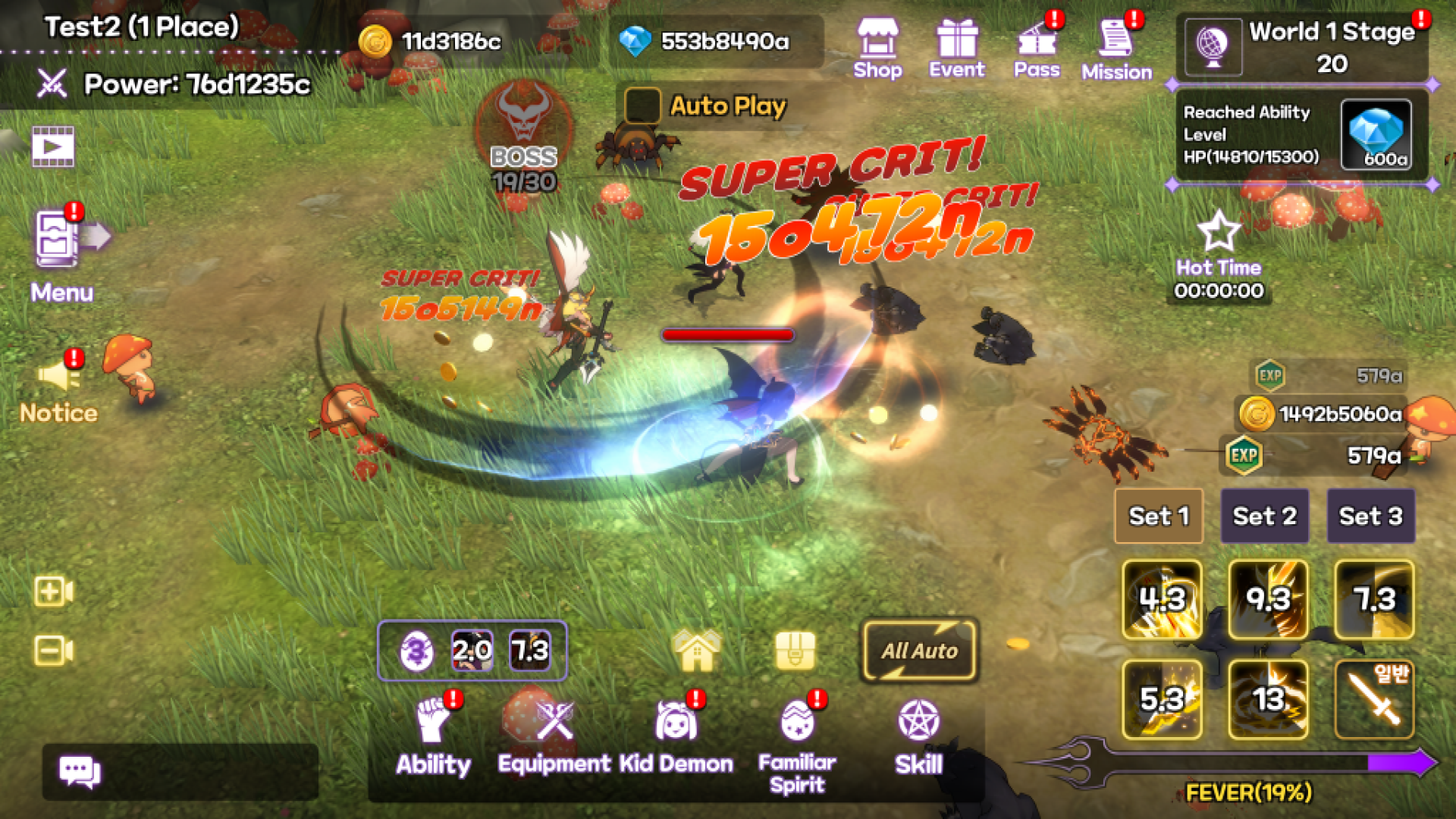Open the Event panel
The width and height of the screenshot is (1456, 819).
pos(958,45)
